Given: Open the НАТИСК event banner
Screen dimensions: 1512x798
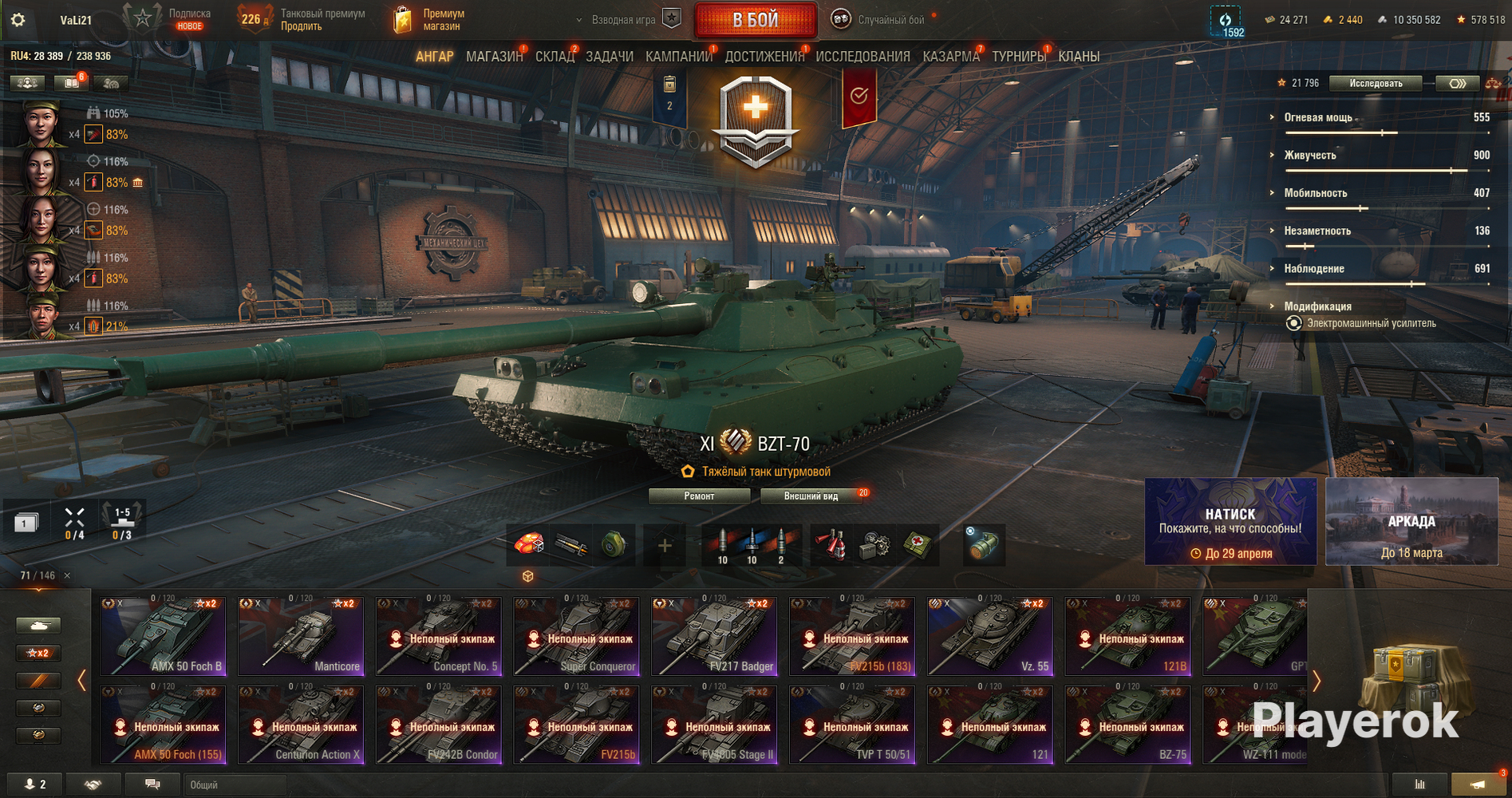Looking at the screenshot, I should pos(1230,522).
